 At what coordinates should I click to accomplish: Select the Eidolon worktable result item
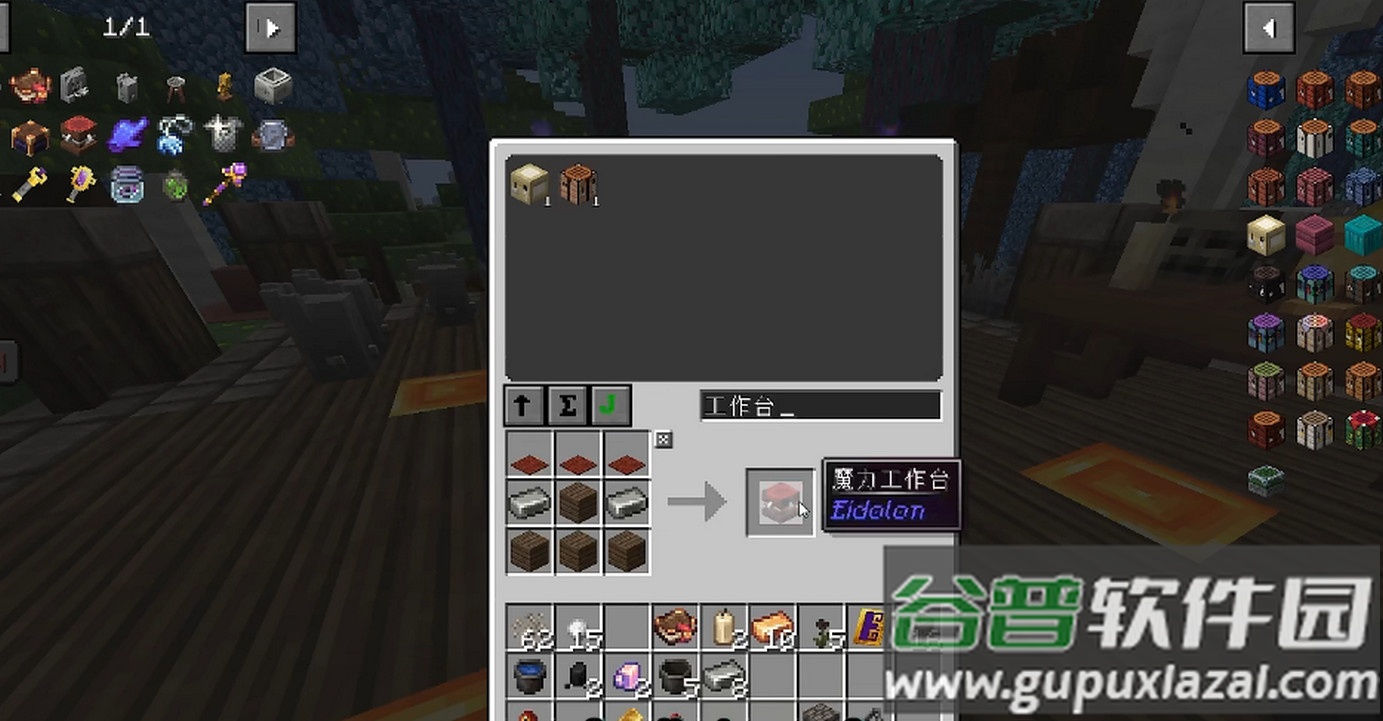click(780, 502)
